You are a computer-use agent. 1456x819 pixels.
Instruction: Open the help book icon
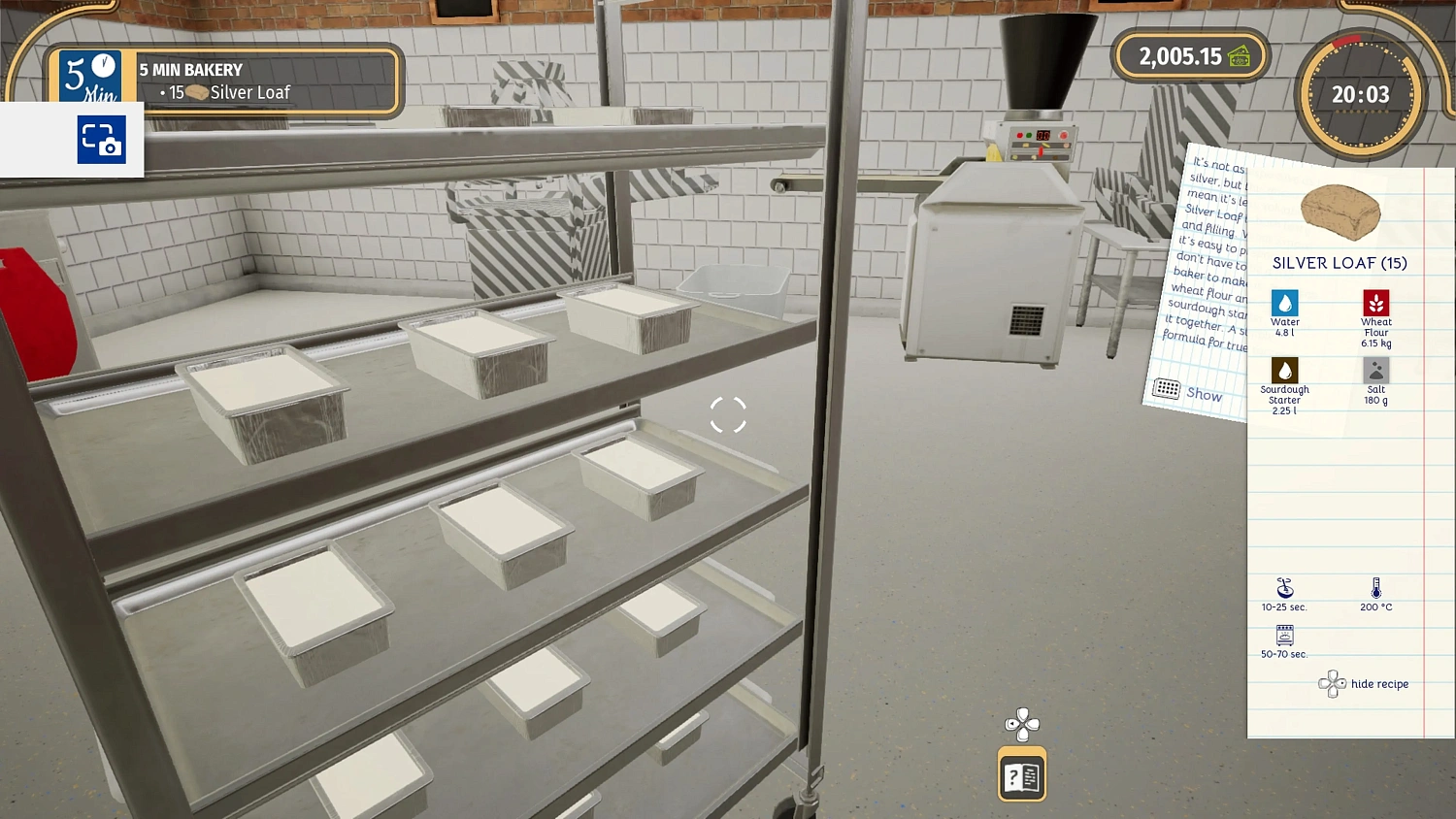[1020, 775]
